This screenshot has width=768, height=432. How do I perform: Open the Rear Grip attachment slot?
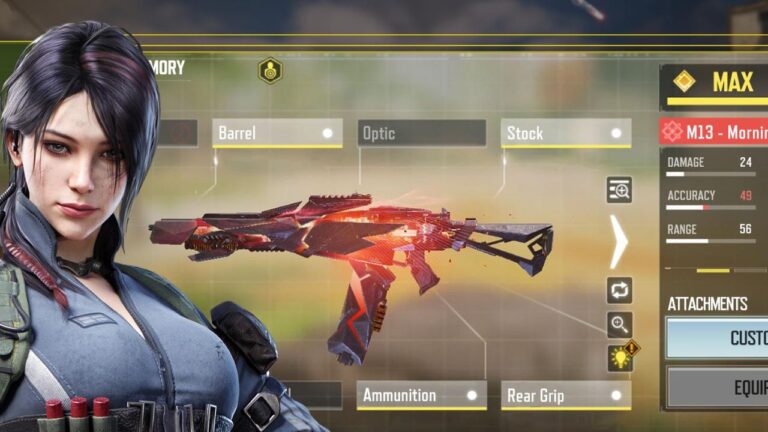pyautogui.click(x=565, y=395)
